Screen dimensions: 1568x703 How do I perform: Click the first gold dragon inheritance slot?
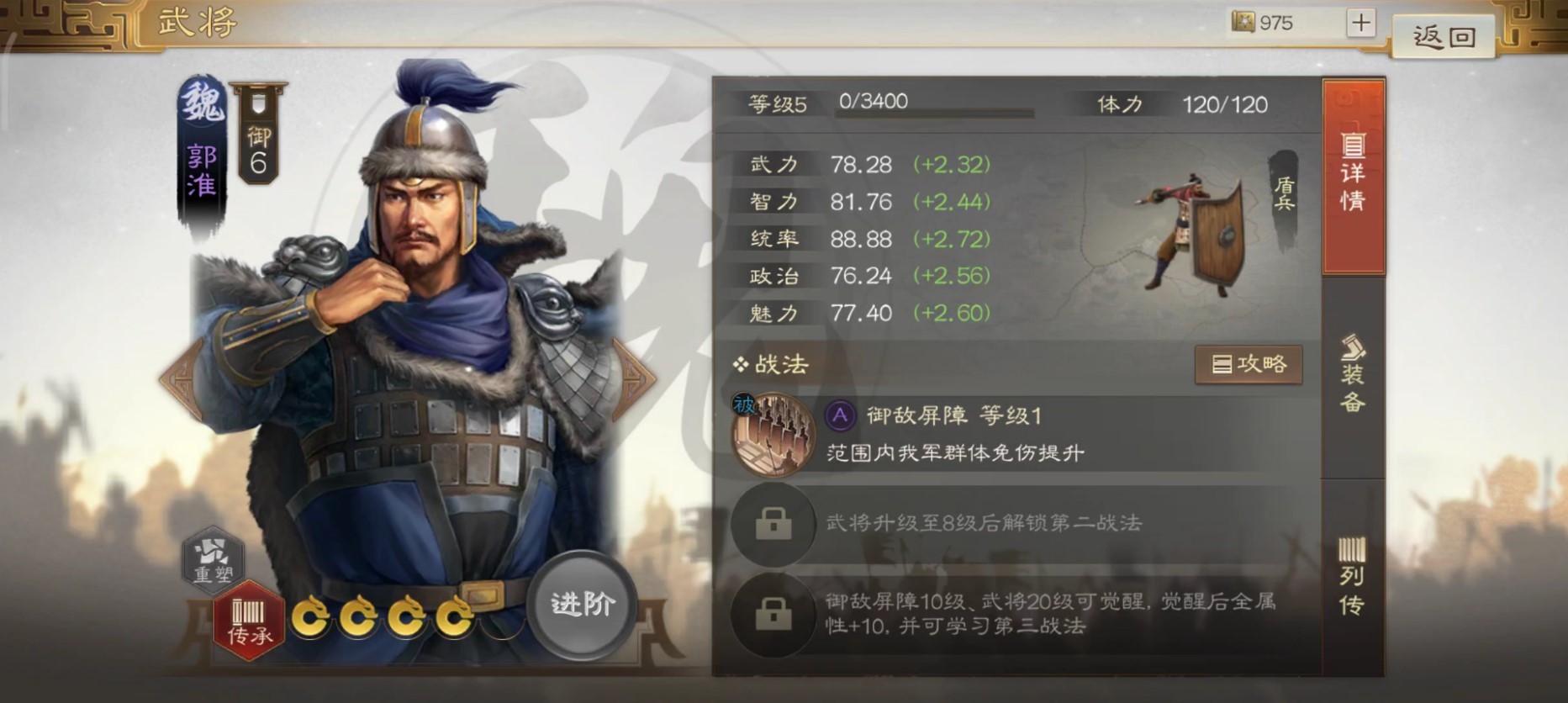pos(311,616)
